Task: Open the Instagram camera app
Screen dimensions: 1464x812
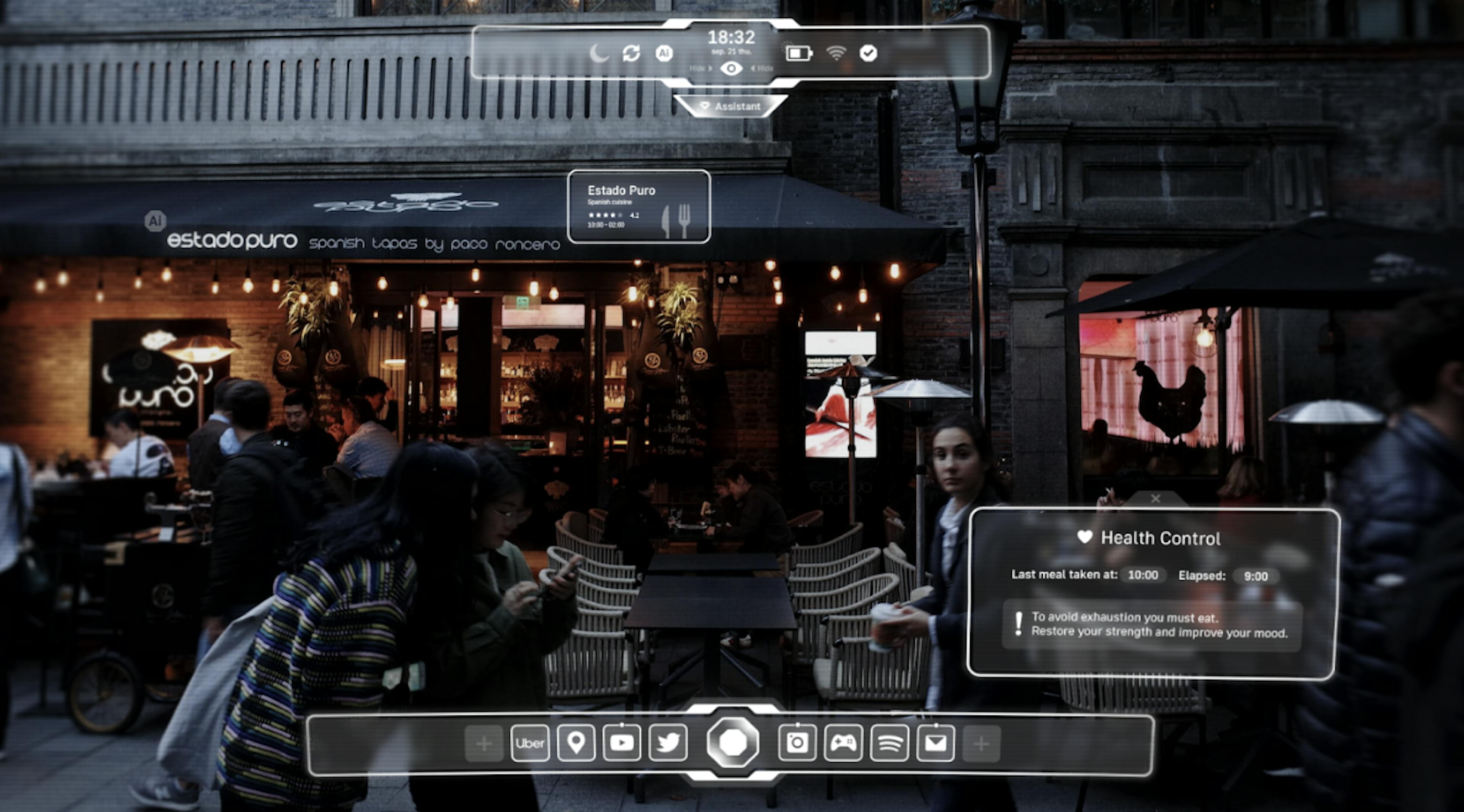Action: [797, 744]
